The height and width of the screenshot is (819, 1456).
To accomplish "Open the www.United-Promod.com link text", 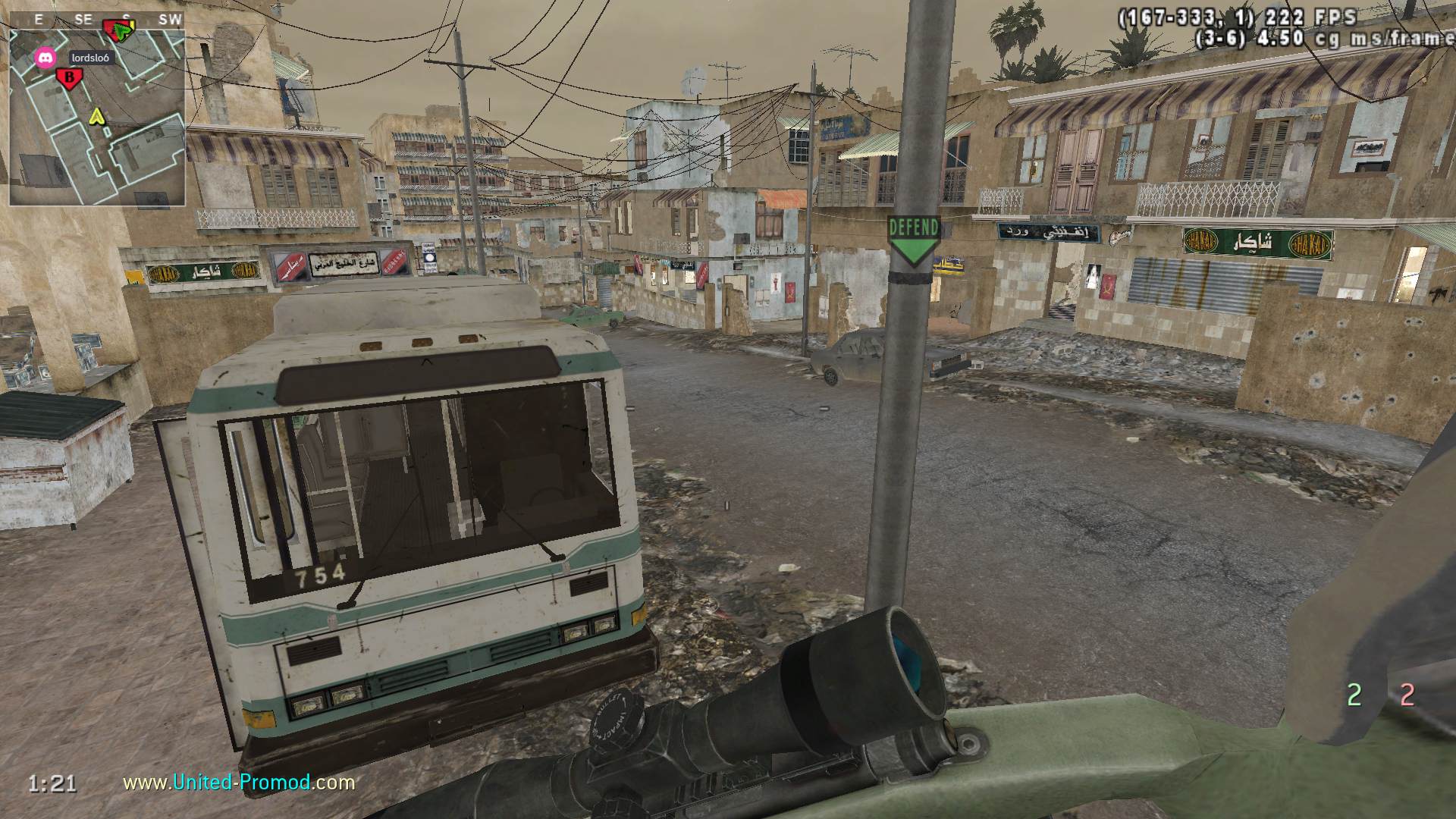I will (239, 782).
